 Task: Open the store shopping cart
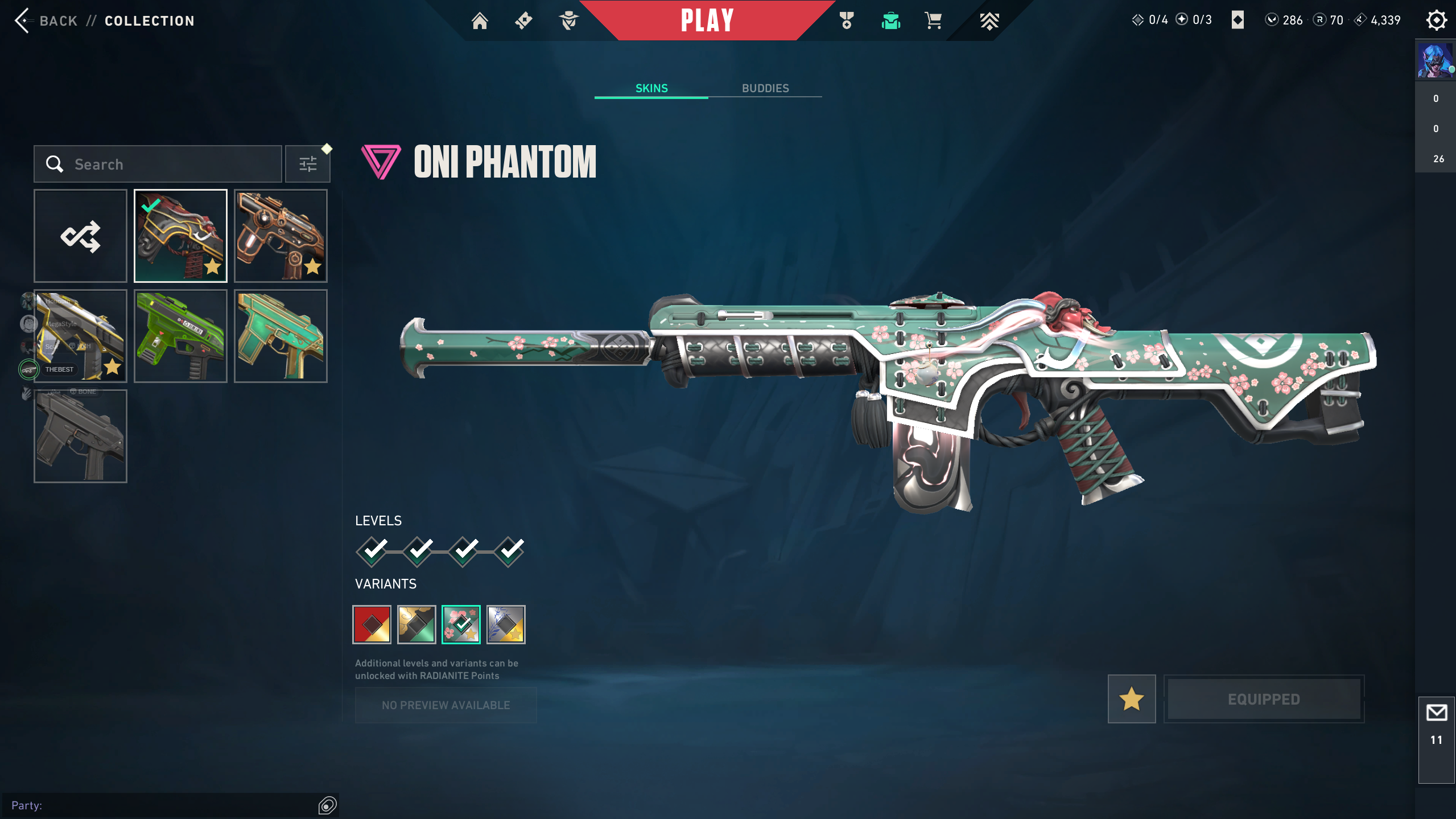pos(933,21)
